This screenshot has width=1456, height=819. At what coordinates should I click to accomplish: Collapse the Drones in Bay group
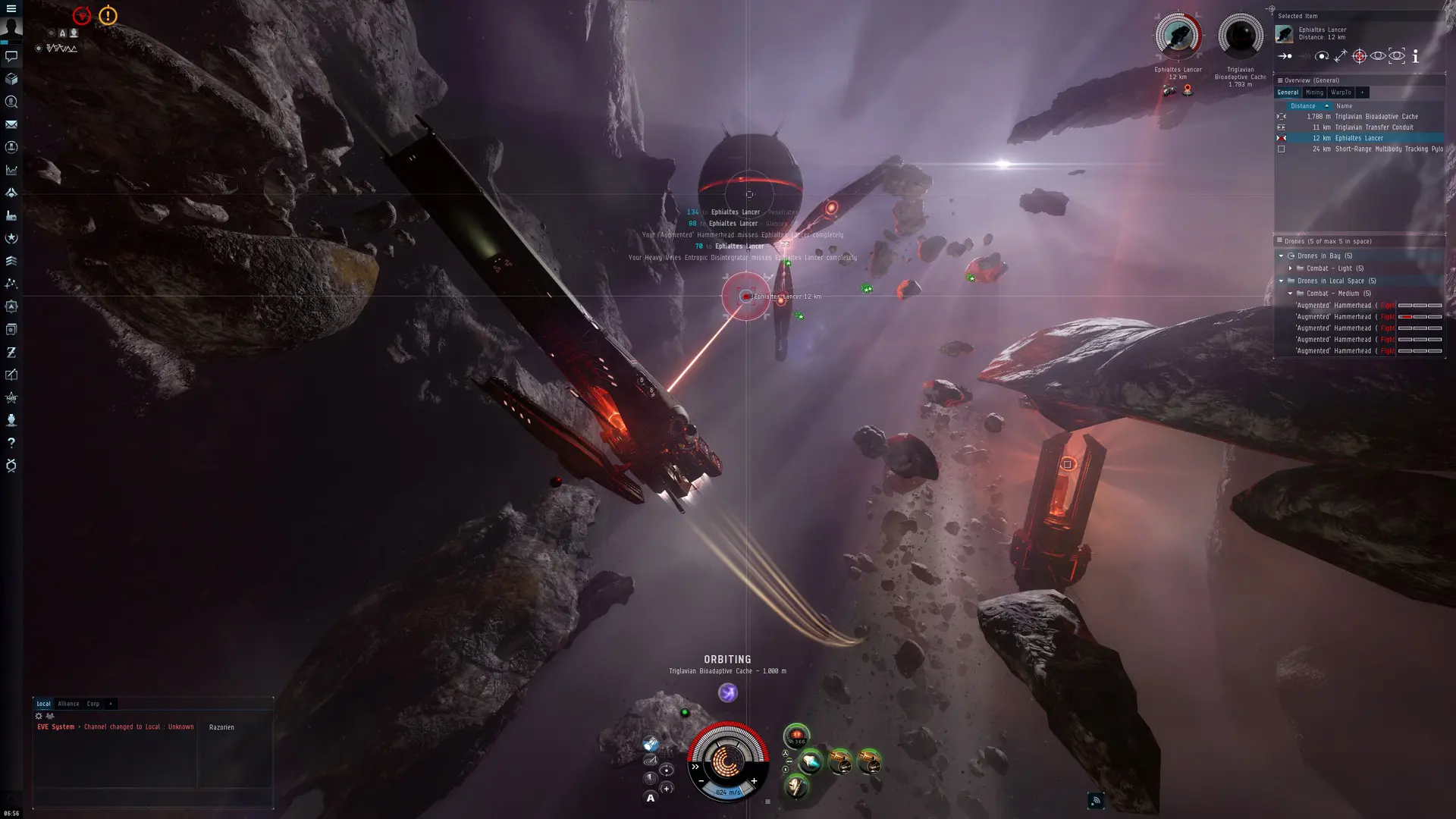pyautogui.click(x=1281, y=256)
